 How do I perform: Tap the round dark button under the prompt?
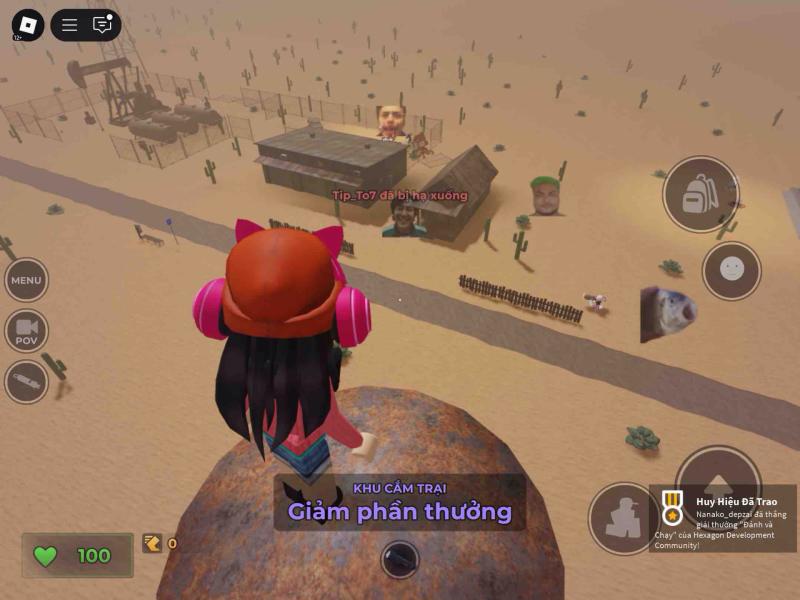[x=399, y=559]
